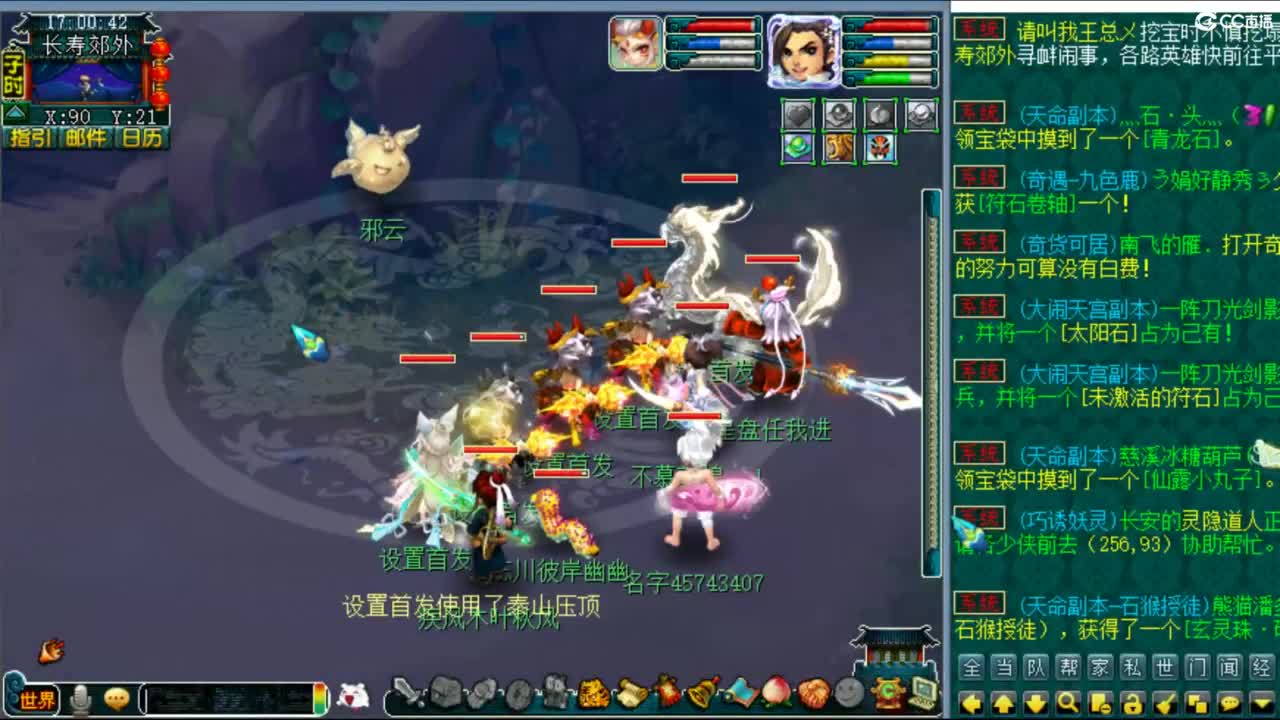Select the sword attack icon on the bottom toolbar
Image resolution: width=1280 pixels, height=720 pixels.
click(x=405, y=693)
